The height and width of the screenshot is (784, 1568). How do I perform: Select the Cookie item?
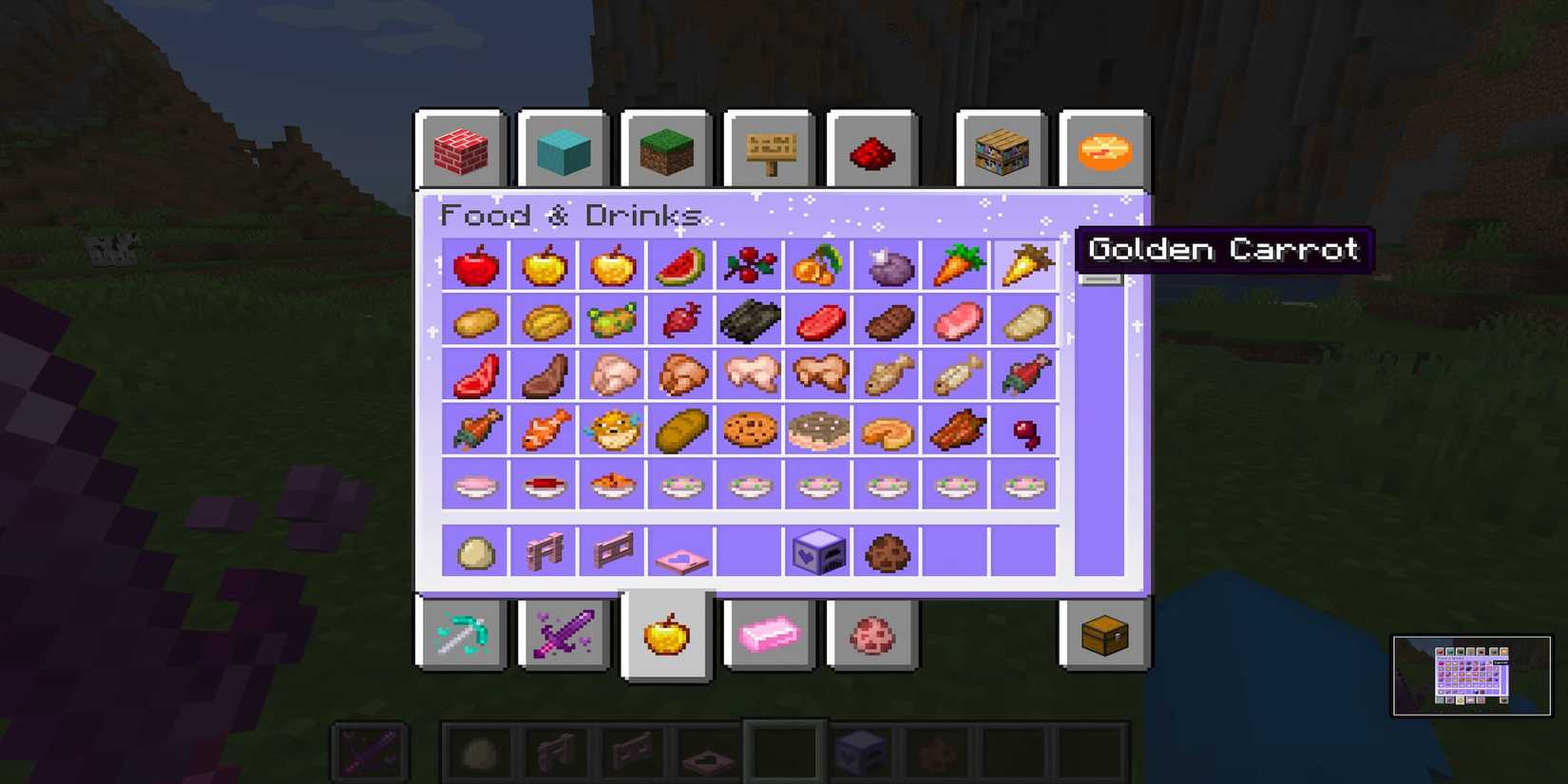[750, 430]
